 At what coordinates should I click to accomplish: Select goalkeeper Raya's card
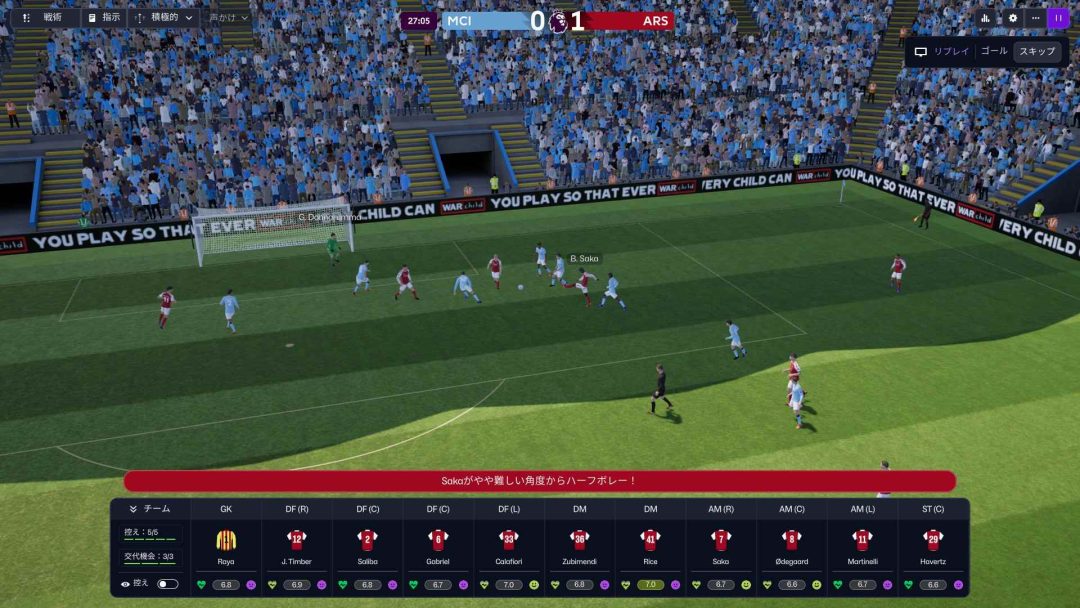[226, 545]
